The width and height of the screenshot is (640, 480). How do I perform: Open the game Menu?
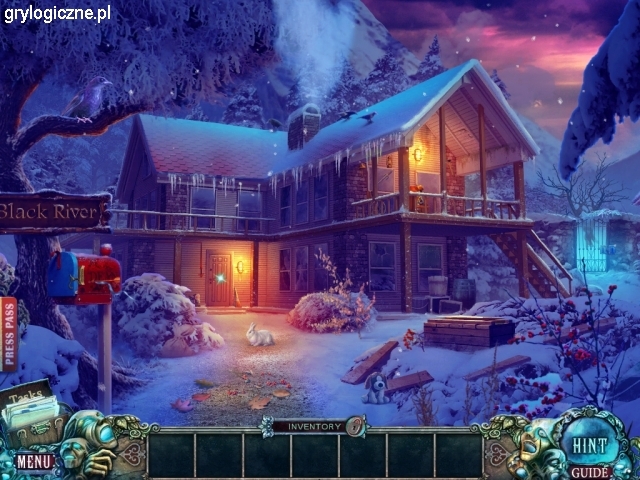33,461
